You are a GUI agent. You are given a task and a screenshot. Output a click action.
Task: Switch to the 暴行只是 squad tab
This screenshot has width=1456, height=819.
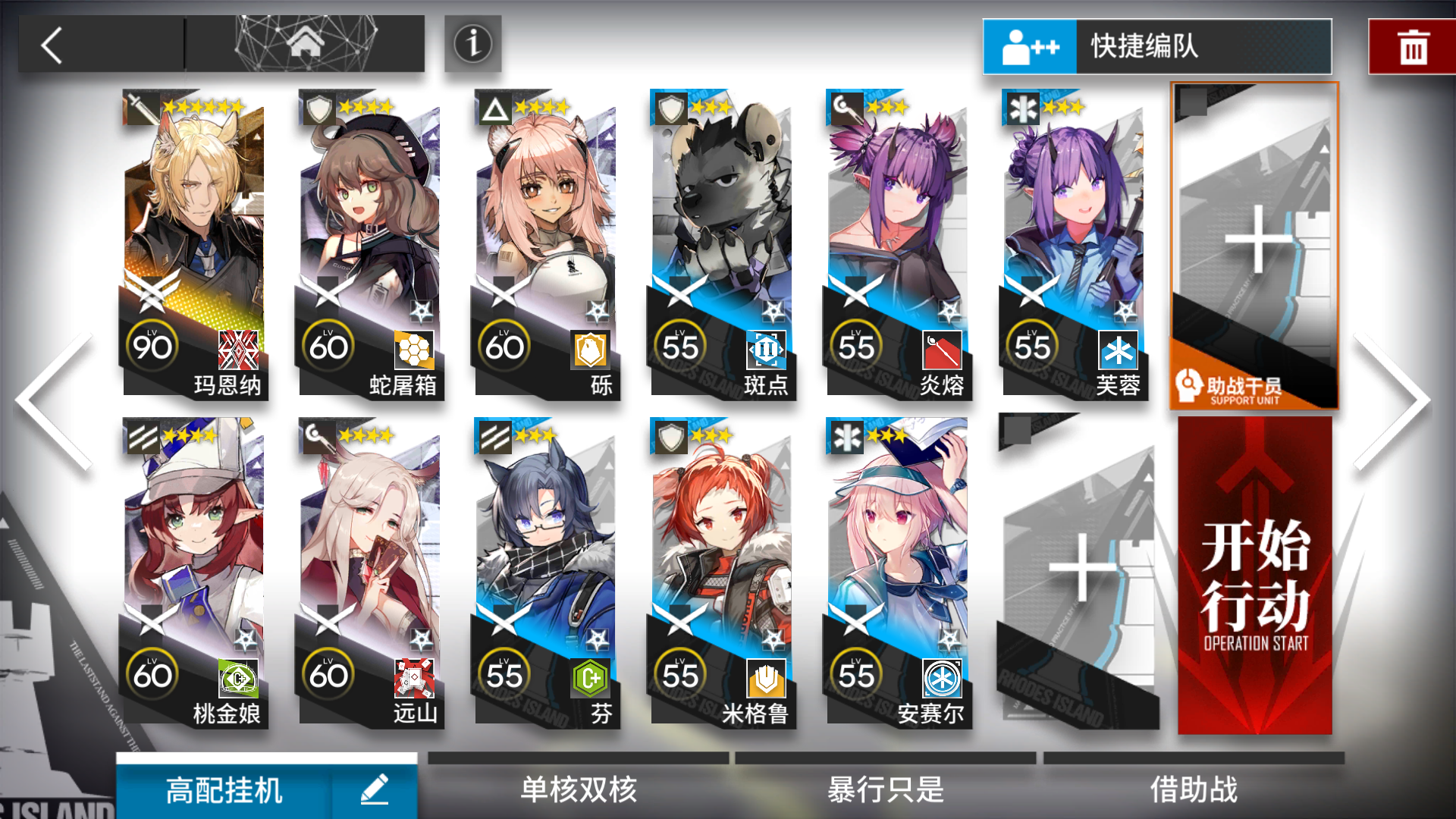(x=885, y=789)
